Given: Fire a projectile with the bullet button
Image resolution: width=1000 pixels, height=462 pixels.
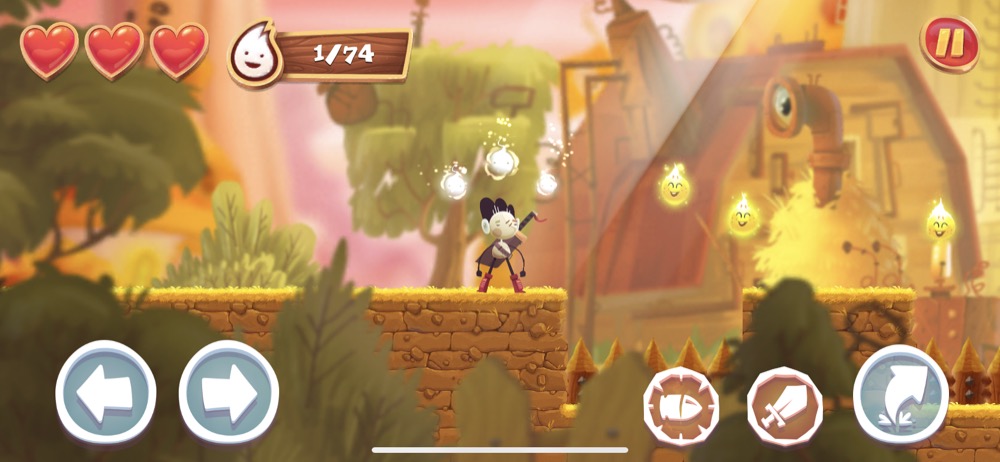Looking at the screenshot, I should click(x=679, y=404).
